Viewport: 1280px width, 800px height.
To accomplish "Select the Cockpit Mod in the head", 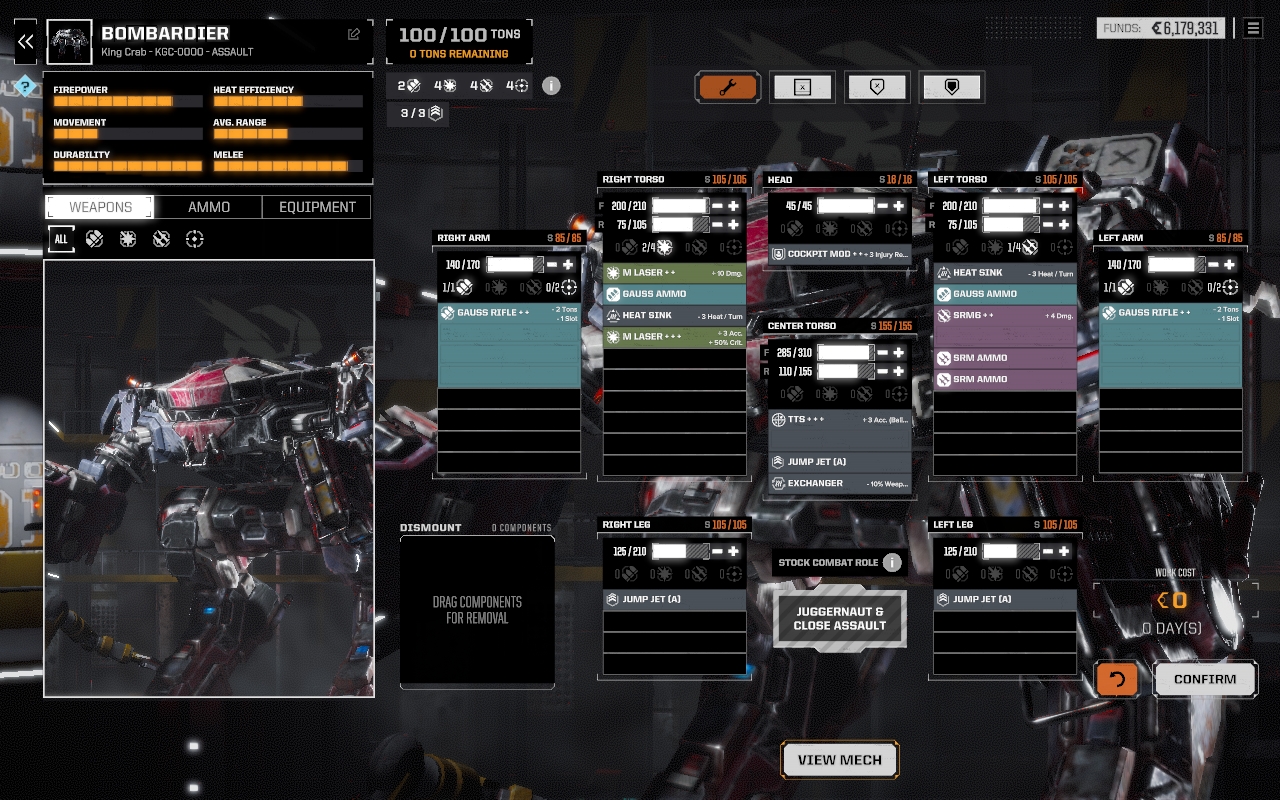I will click(840, 254).
